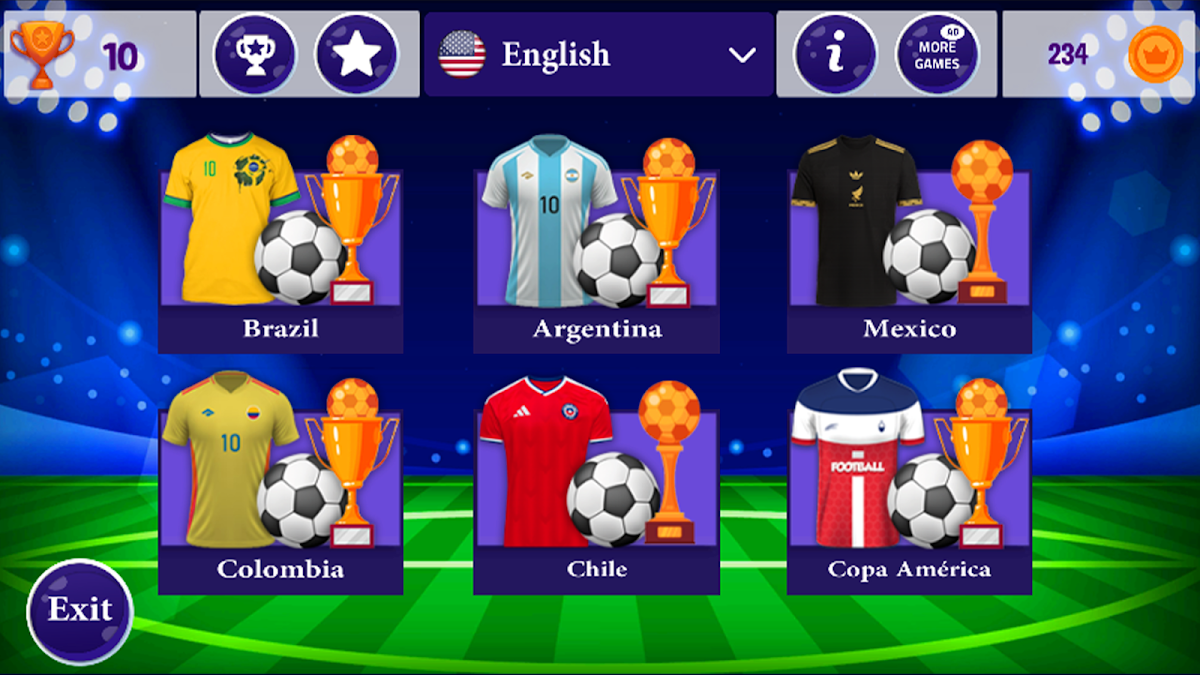Pick the Mexico team tile
Screen dimensions: 1200x675
coord(909,250)
